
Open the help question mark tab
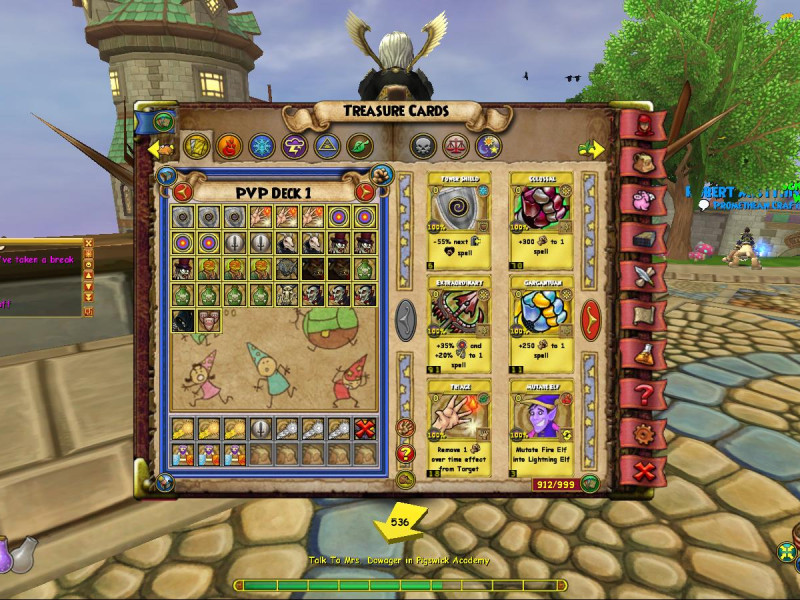[640, 395]
